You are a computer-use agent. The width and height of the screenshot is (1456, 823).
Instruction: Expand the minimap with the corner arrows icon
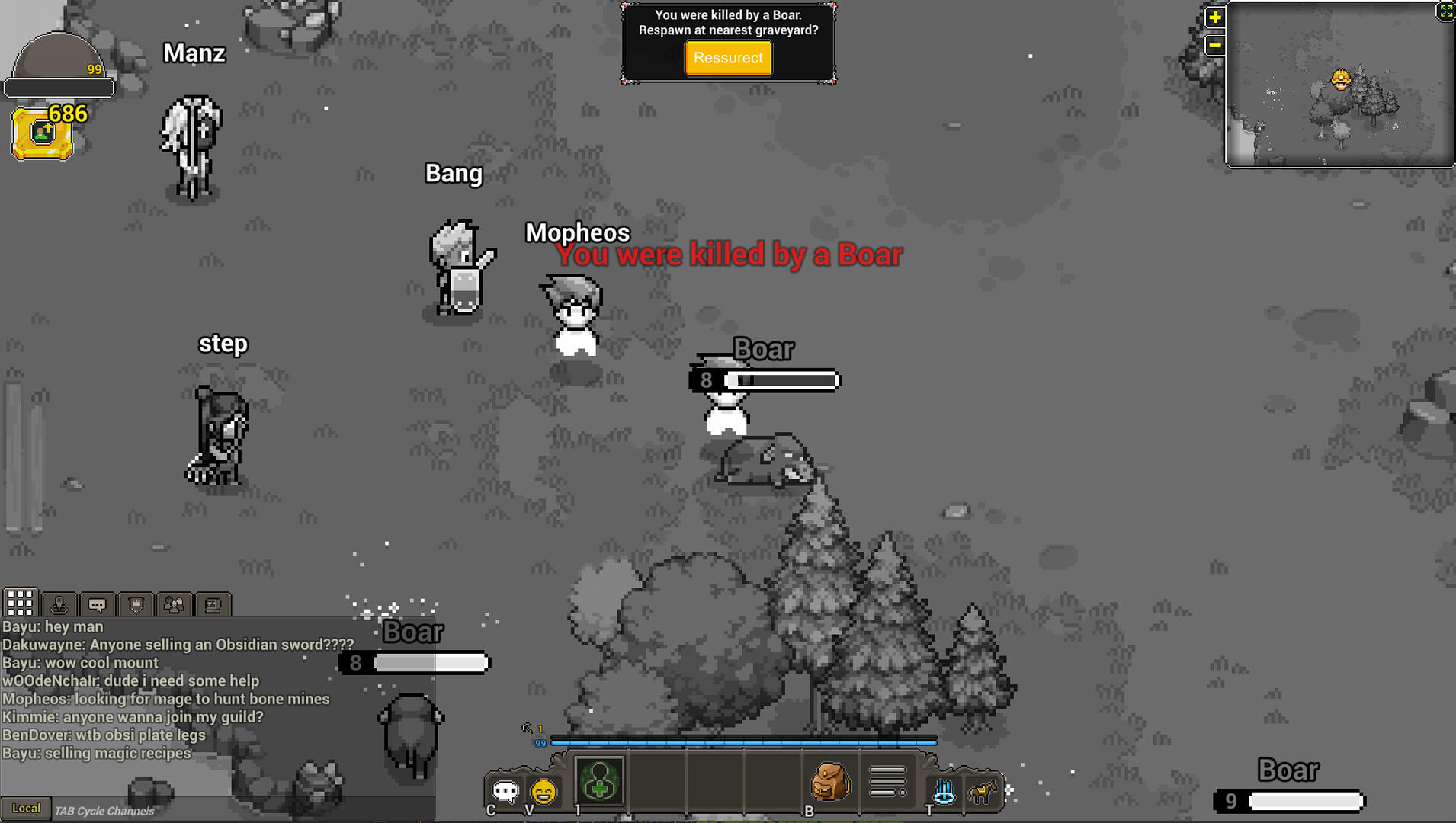pyautogui.click(x=1445, y=11)
